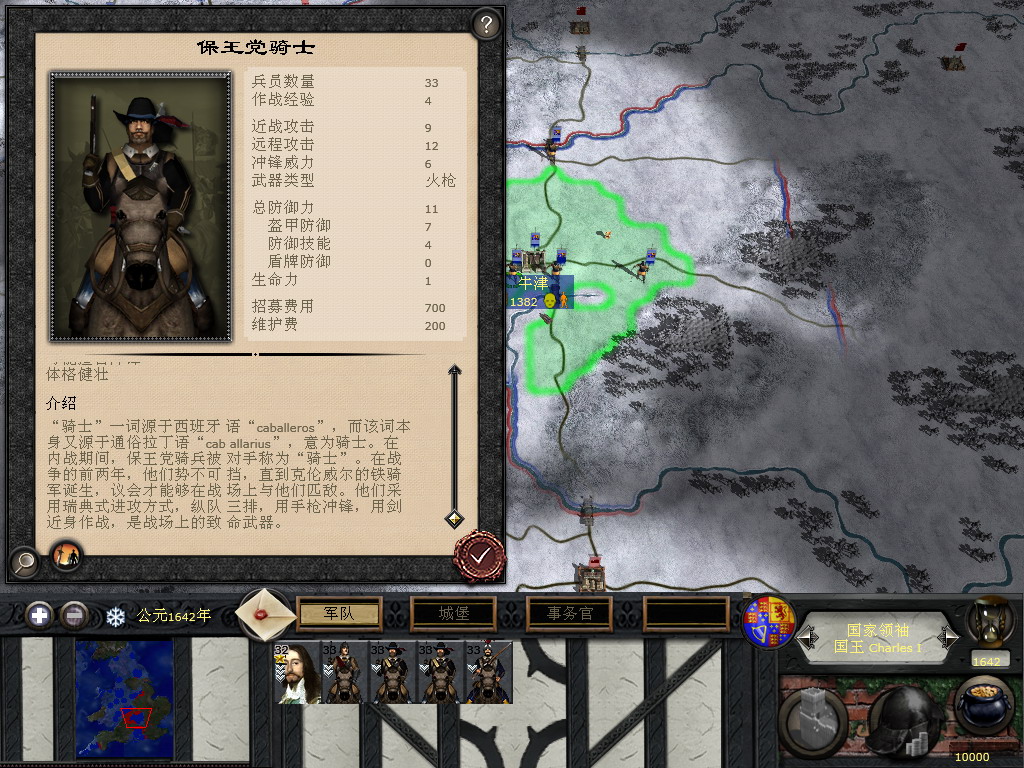The image size is (1024, 768).
Task: Click the left arrow beside the faction leader scroll
Action: [x=807, y=637]
